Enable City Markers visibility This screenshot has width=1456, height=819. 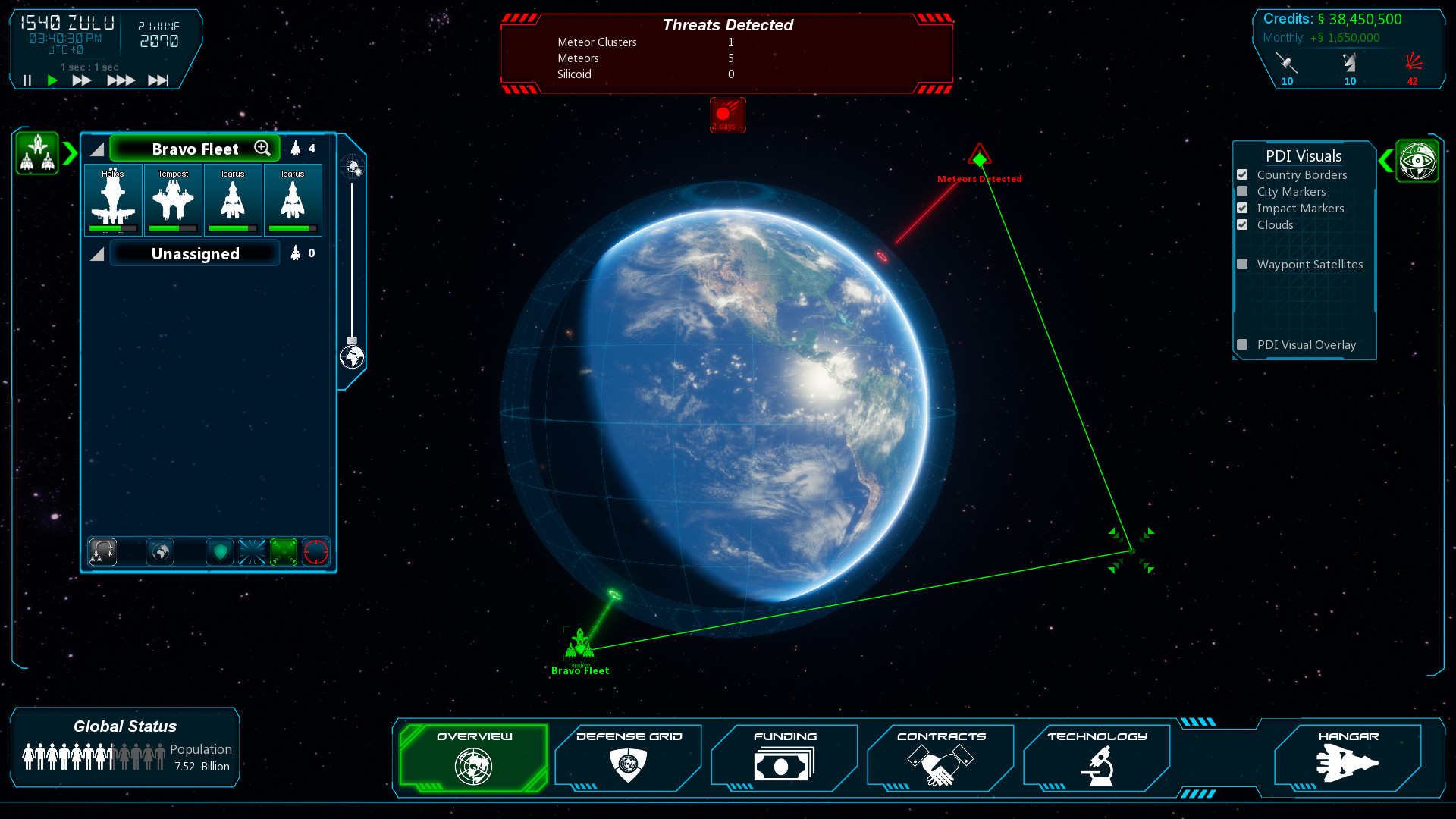(1242, 190)
